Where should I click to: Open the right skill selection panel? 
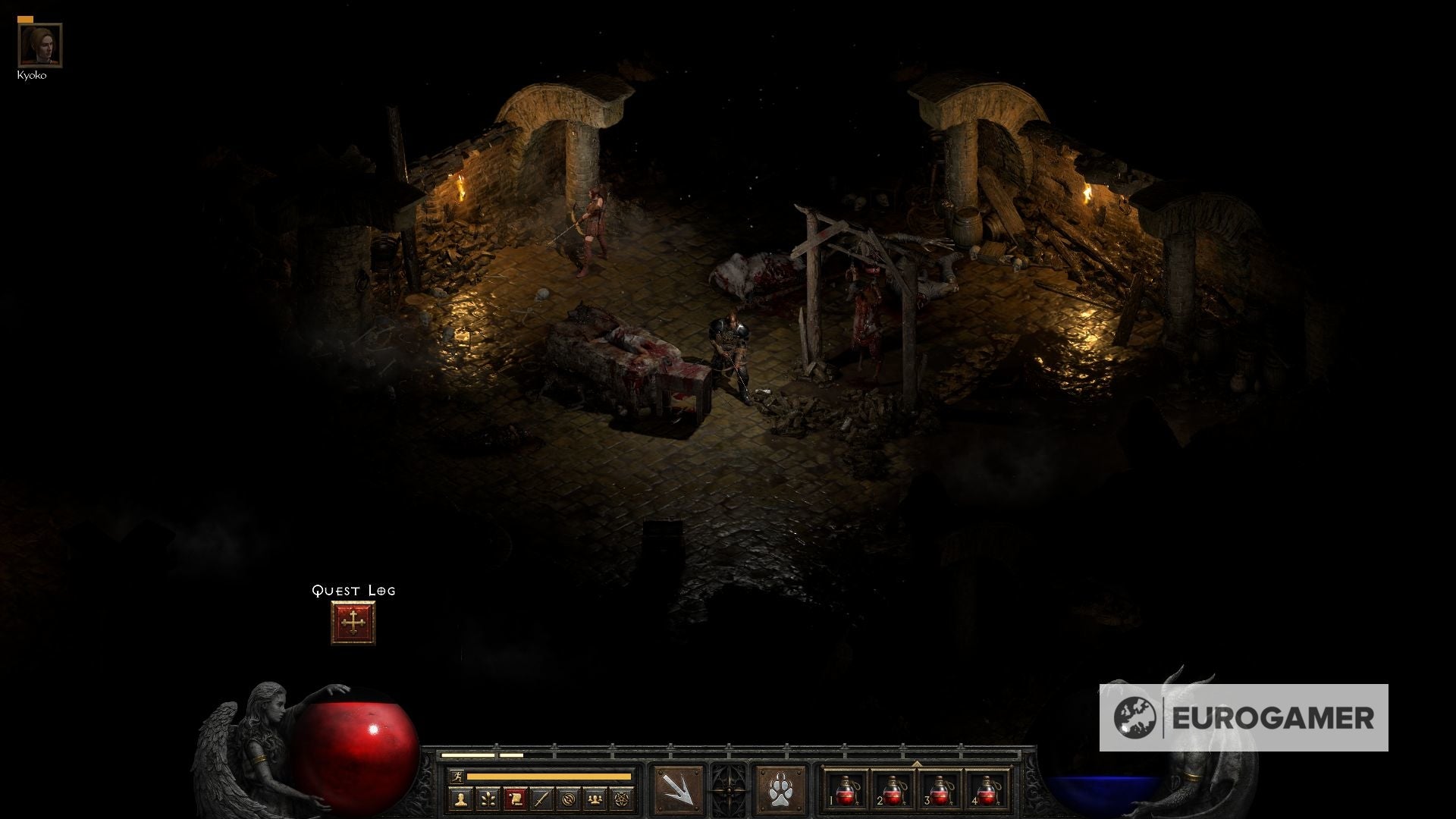click(779, 790)
